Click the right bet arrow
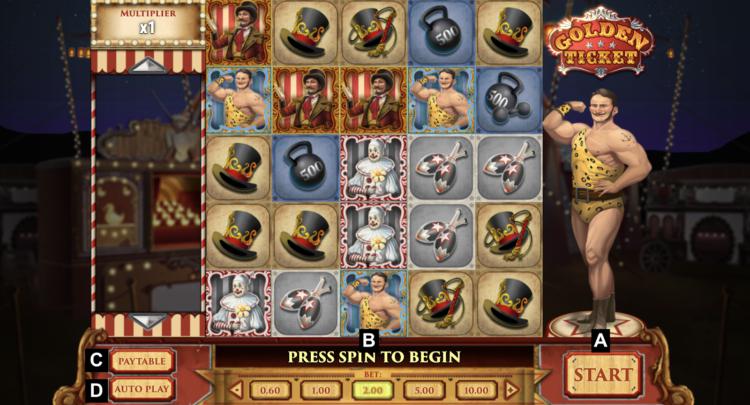Viewport: 750px width, 405px height. 511,390
